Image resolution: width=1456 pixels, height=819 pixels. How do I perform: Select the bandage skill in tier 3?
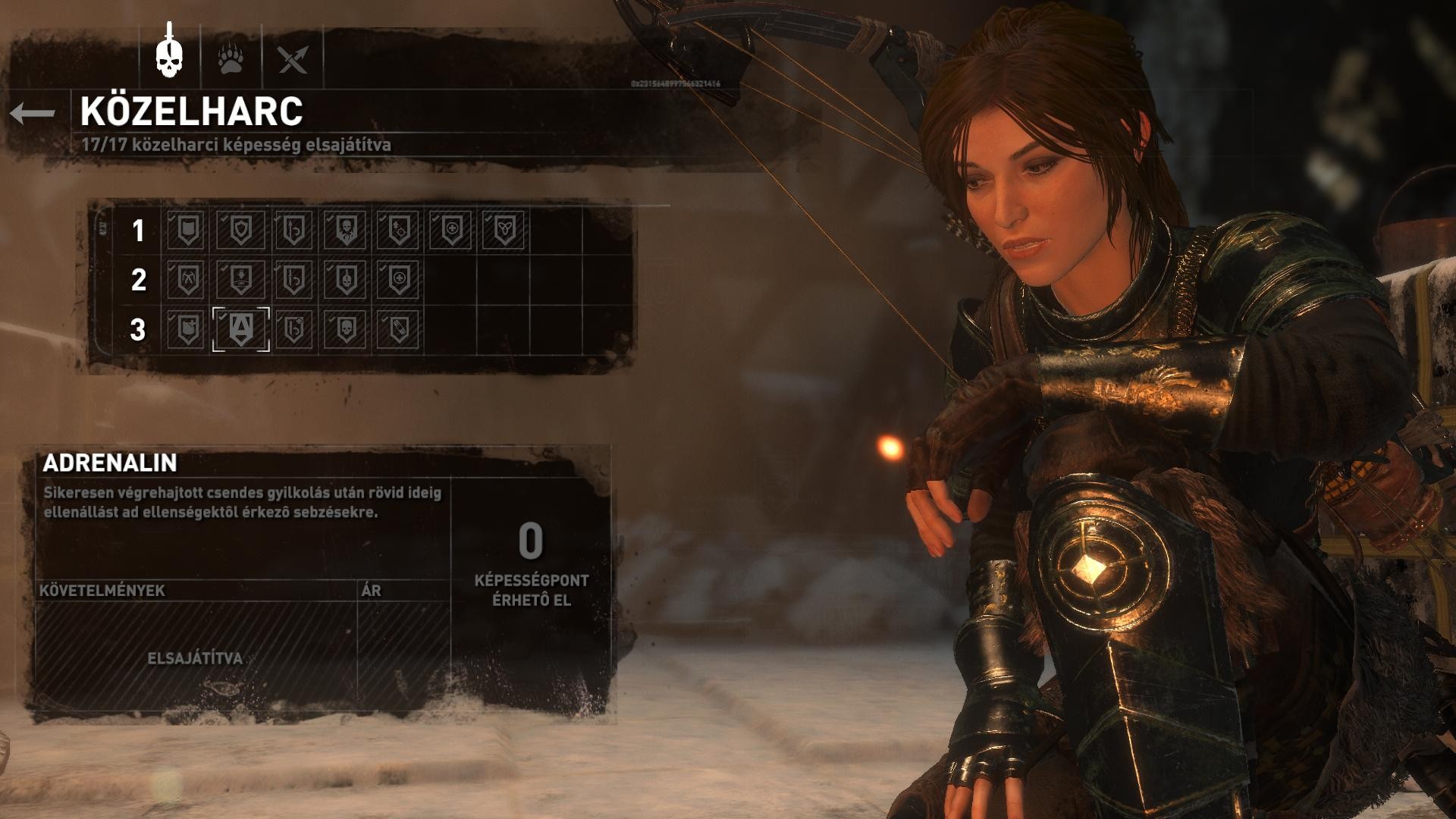399,329
